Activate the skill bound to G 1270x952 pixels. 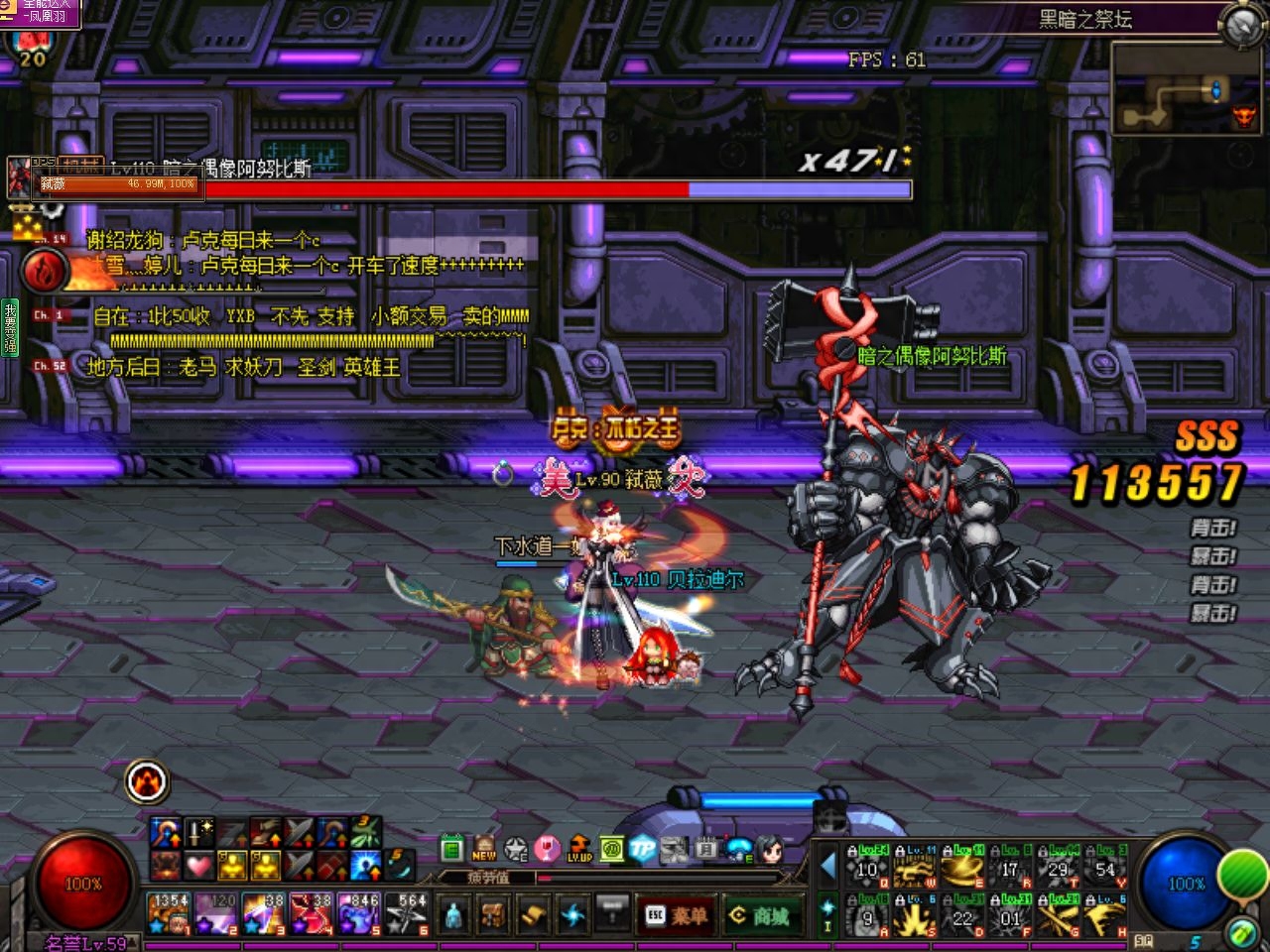1059,915
